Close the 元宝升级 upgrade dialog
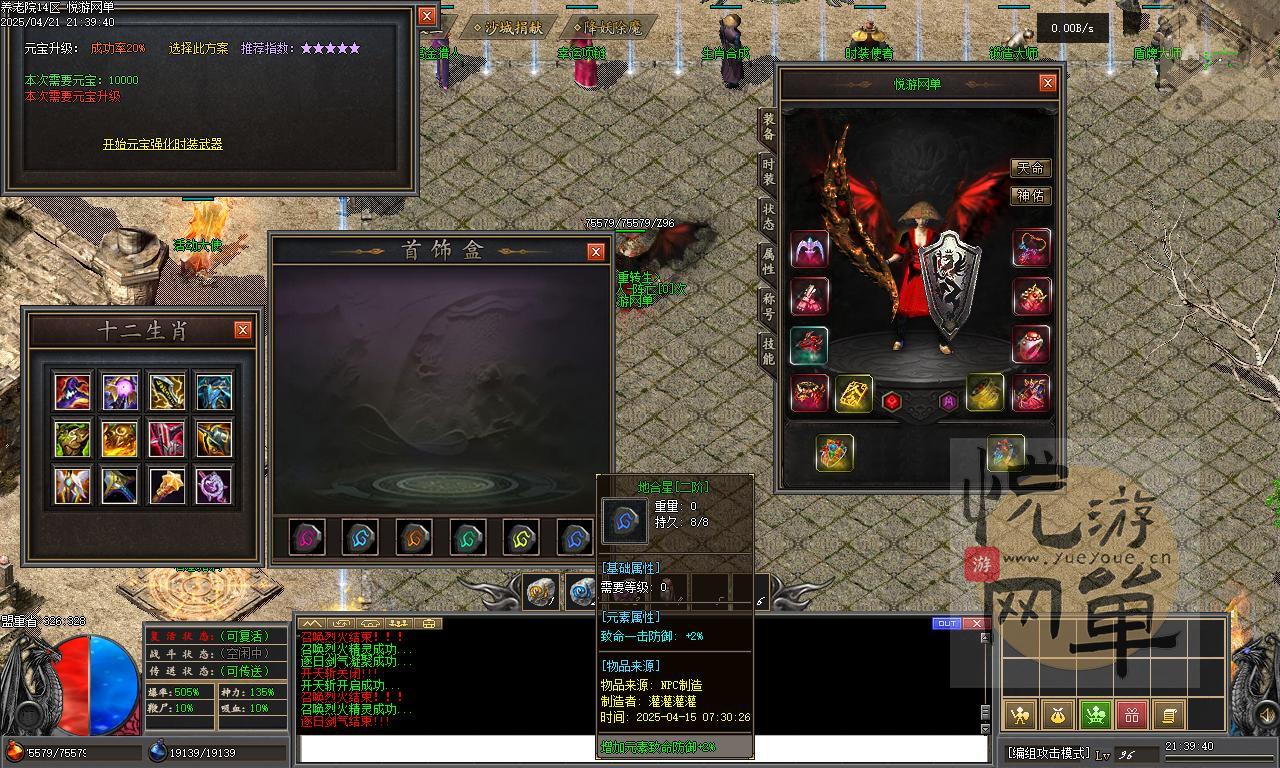Image resolution: width=1280 pixels, height=768 pixels. (427, 16)
